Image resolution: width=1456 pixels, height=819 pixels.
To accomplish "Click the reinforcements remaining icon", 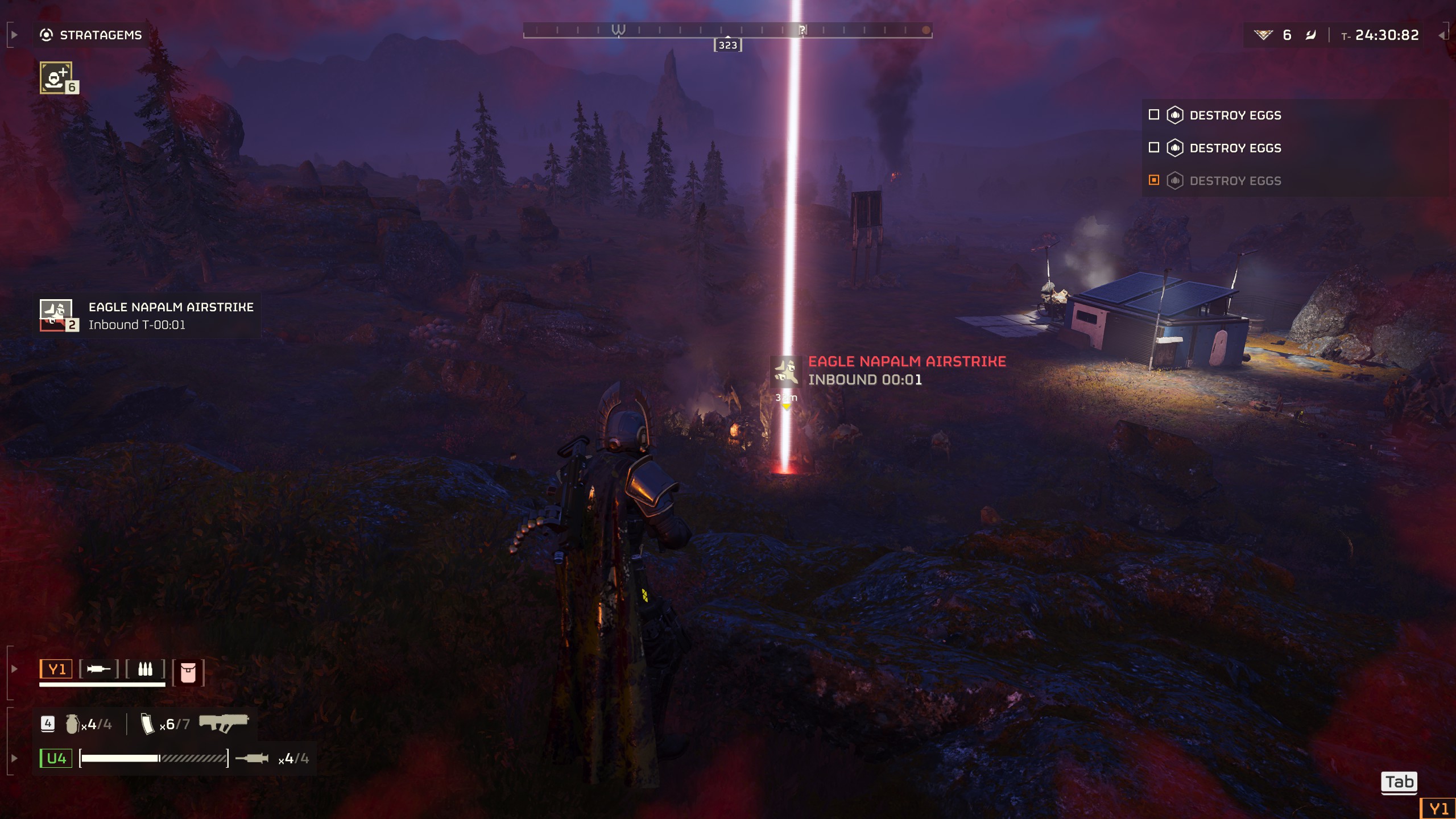I will [x=1263, y=35].
